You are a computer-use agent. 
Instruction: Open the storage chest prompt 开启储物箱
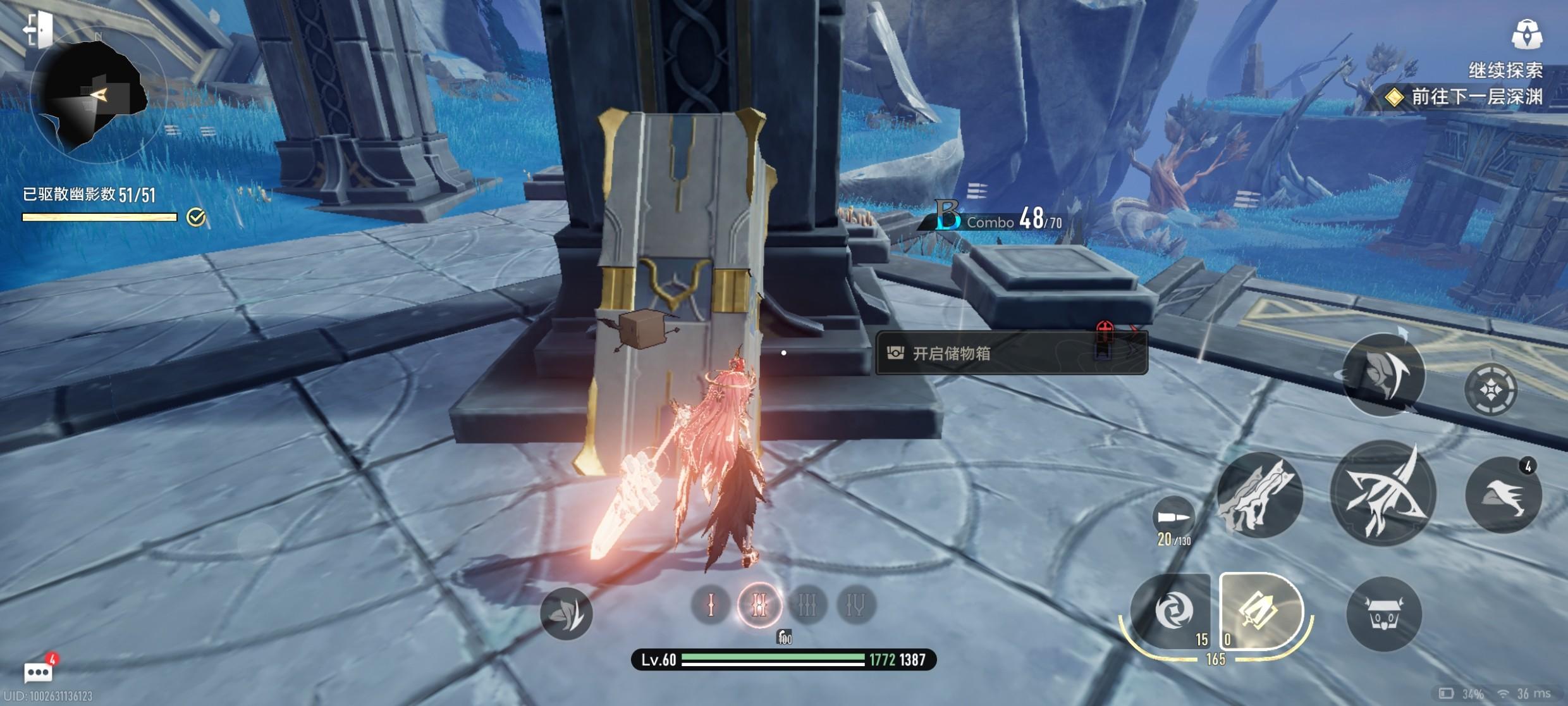coord(1010,353)
